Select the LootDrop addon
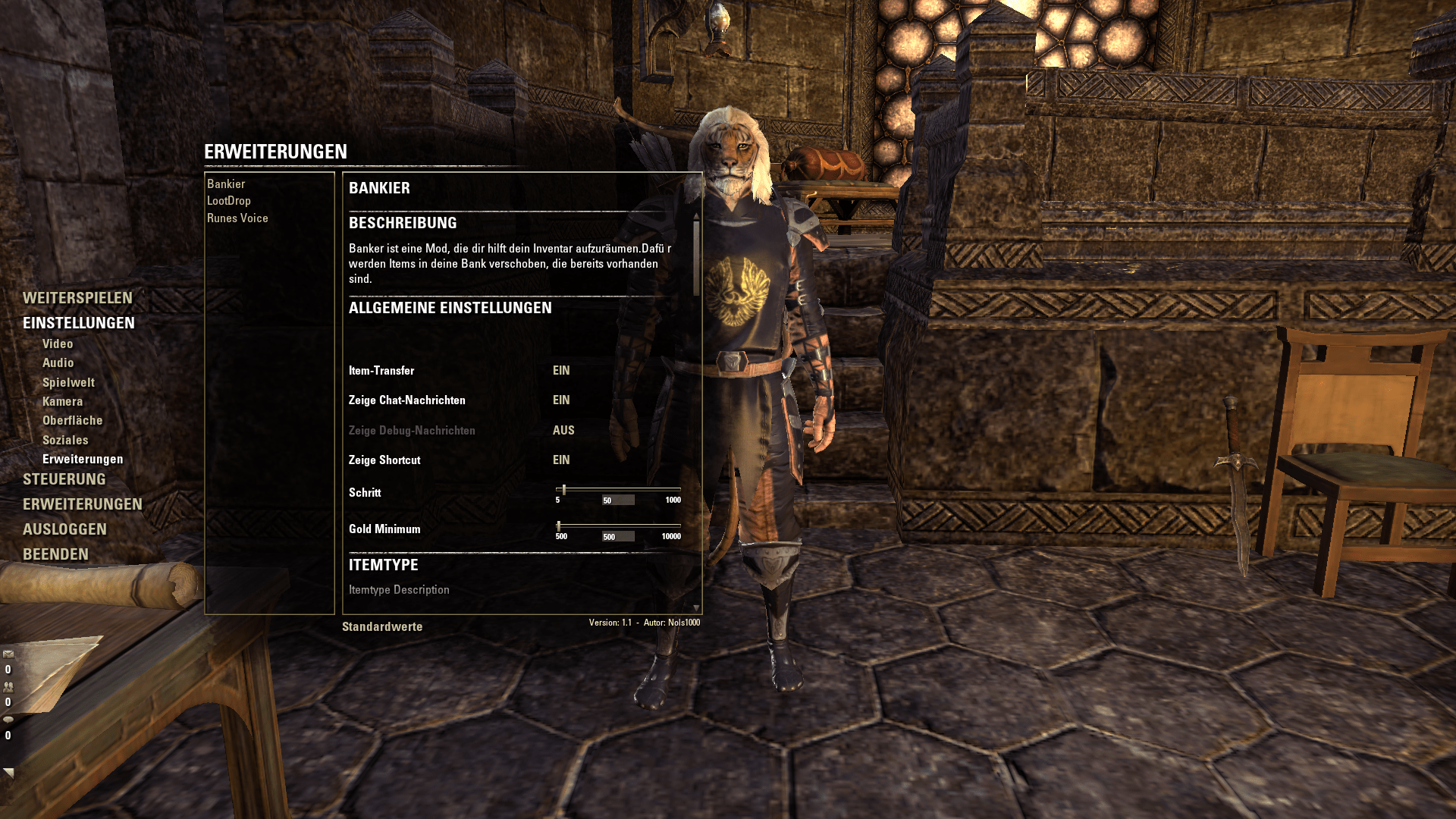Screen dimensions: 1456x819 point(228,200)
